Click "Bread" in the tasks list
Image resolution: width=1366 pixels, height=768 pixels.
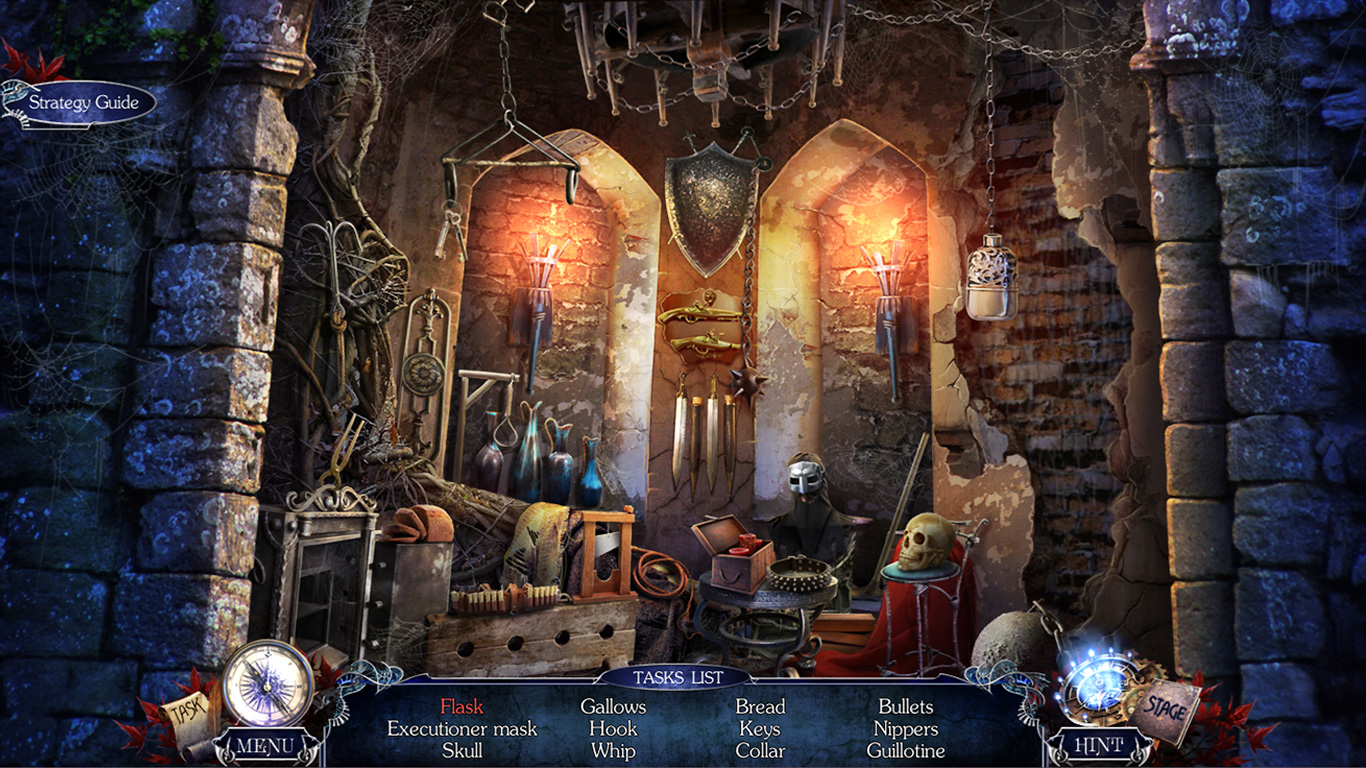pos(763,706)
